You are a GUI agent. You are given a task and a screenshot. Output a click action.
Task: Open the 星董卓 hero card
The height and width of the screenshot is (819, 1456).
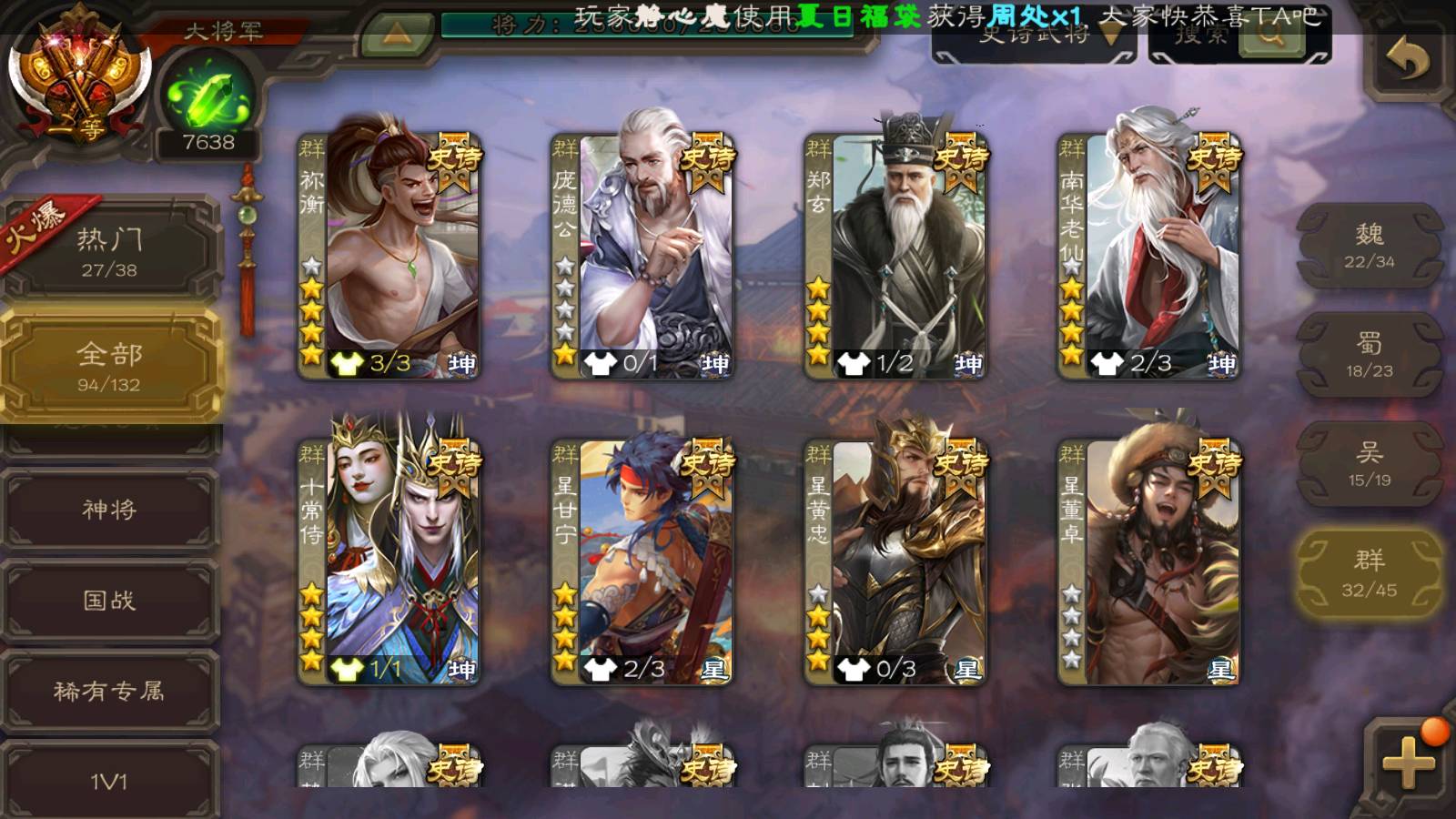click(1148, 561)
